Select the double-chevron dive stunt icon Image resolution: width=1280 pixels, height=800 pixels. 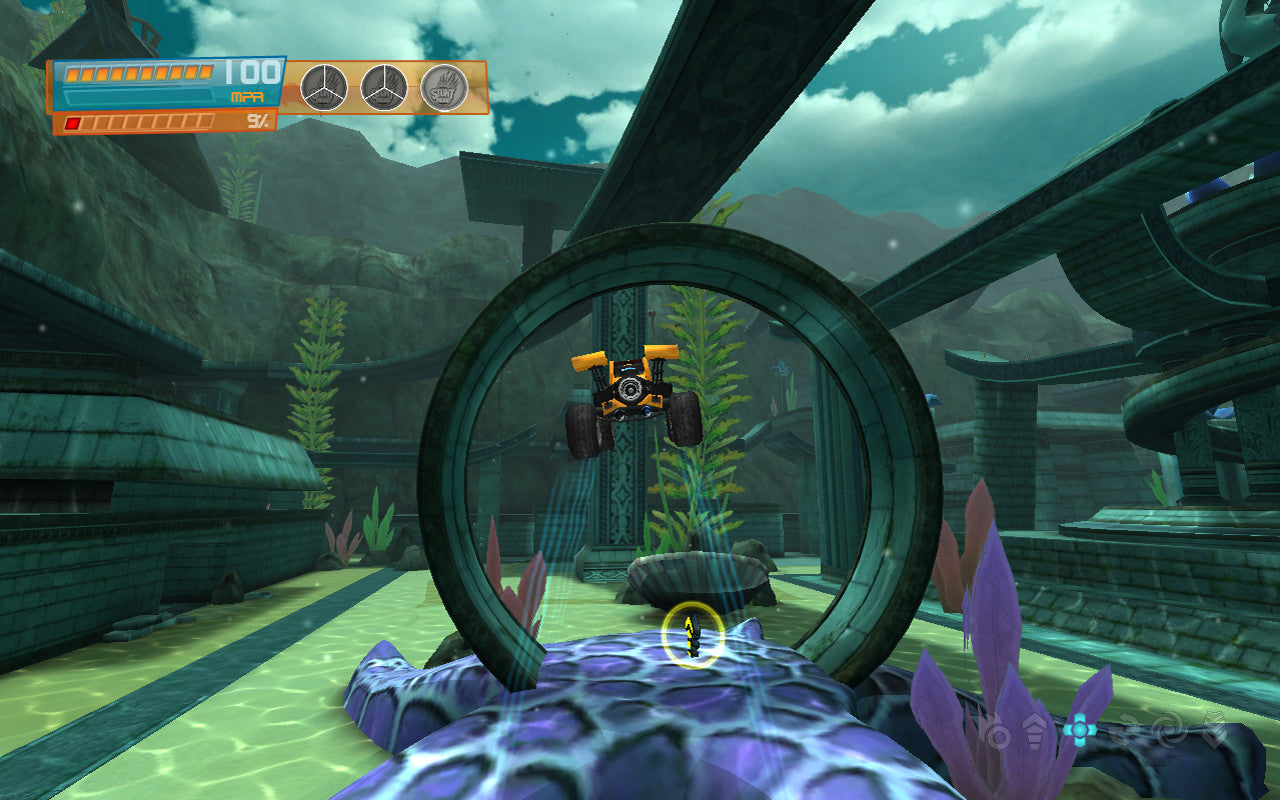pyautogui.click(x=1215, y=730)
